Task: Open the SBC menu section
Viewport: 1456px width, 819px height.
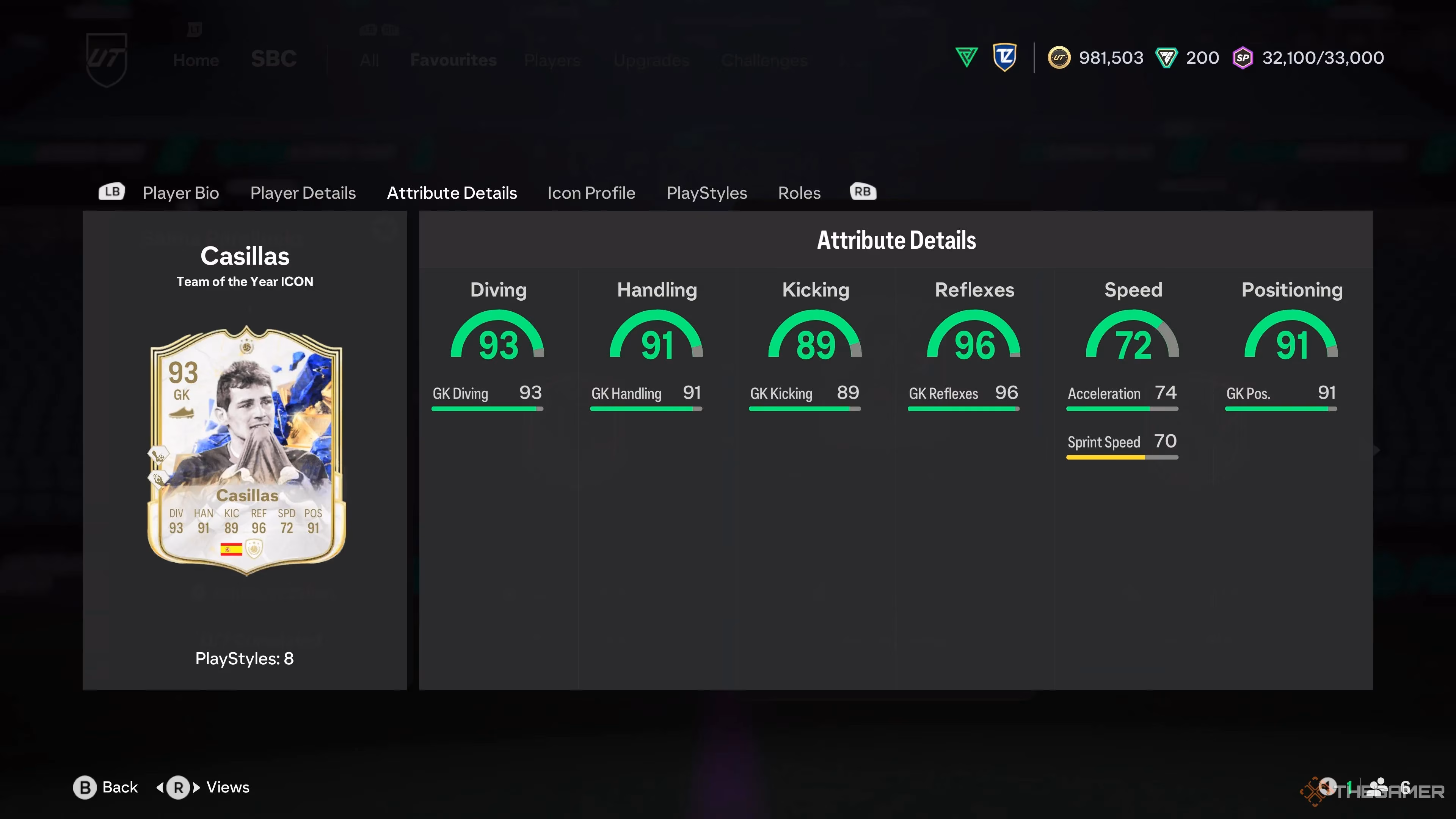Action: [274, 58]
